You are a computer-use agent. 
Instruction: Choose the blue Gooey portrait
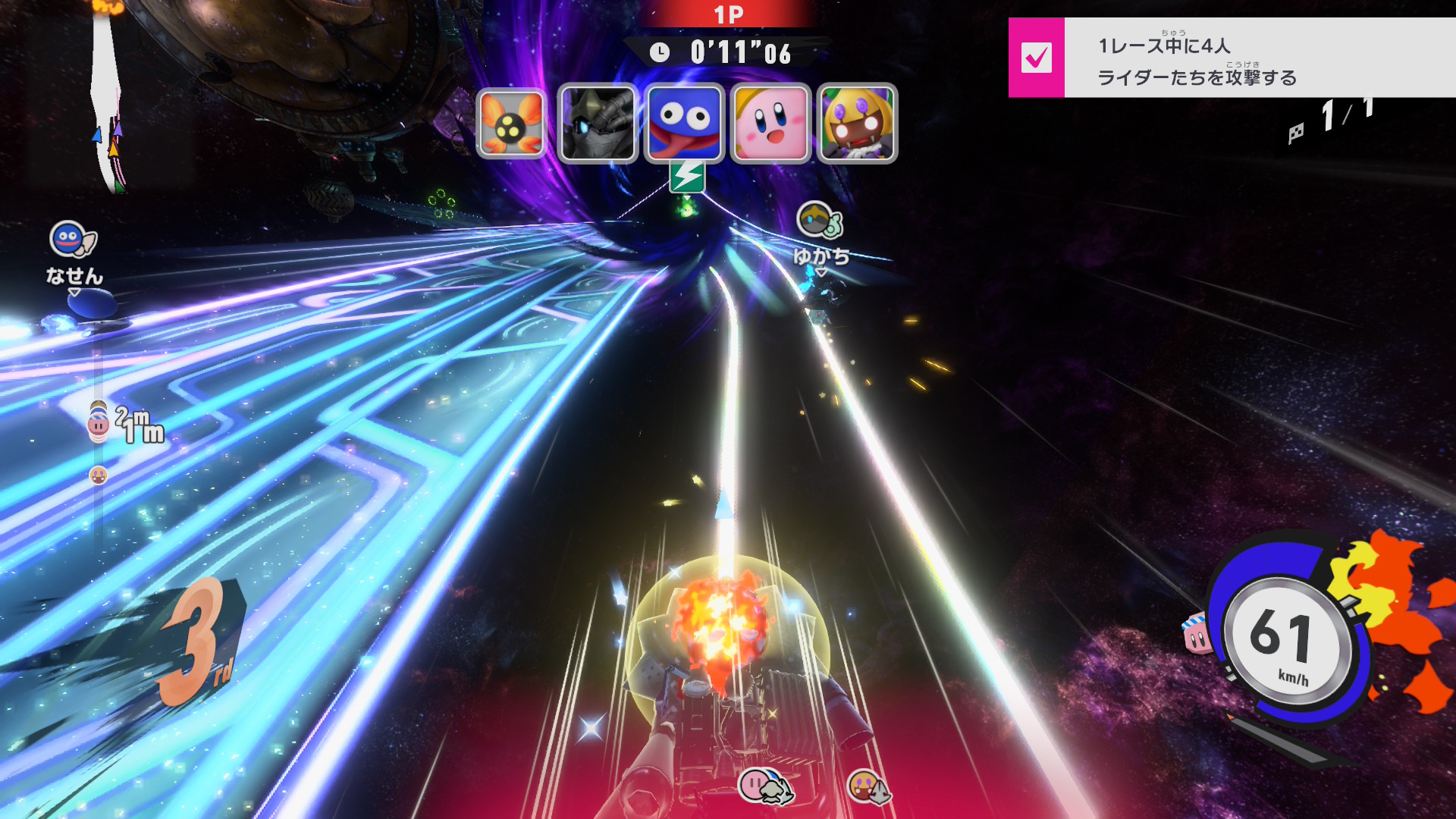click(x=684, y=124)
